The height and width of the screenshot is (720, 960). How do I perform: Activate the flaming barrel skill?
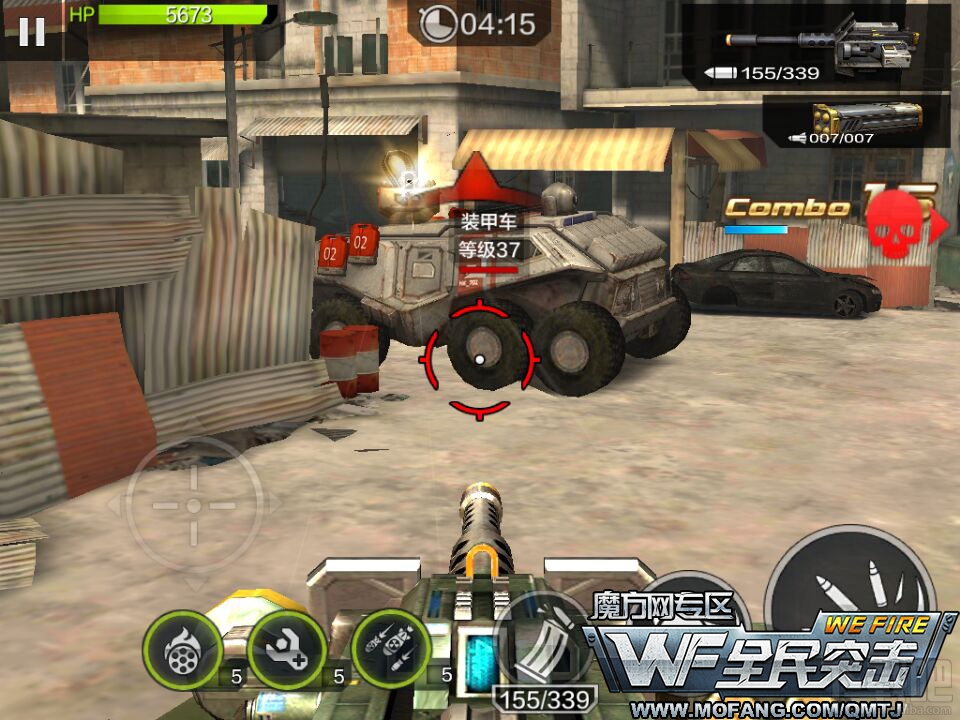click(182, 649)
